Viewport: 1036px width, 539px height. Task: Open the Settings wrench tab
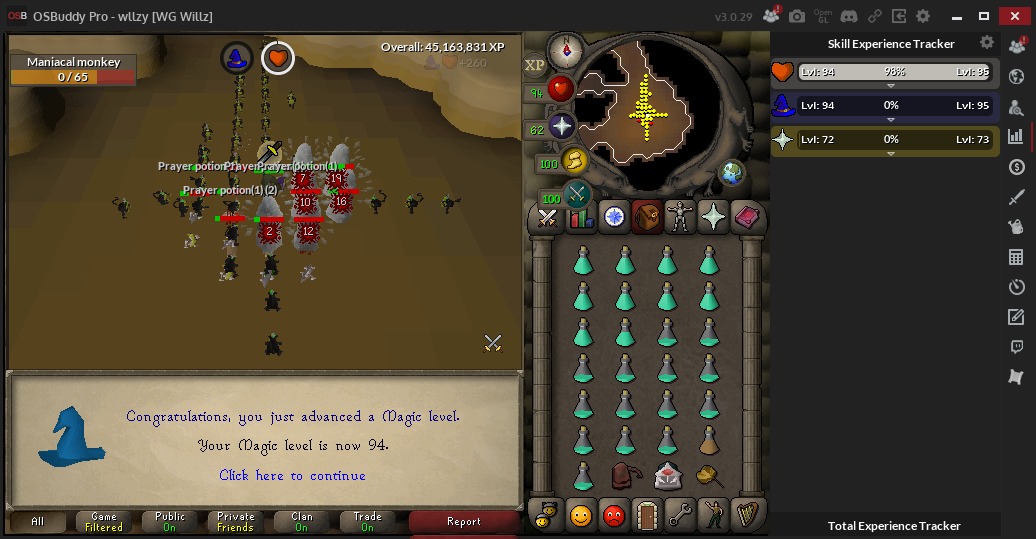tap(680, 515)
